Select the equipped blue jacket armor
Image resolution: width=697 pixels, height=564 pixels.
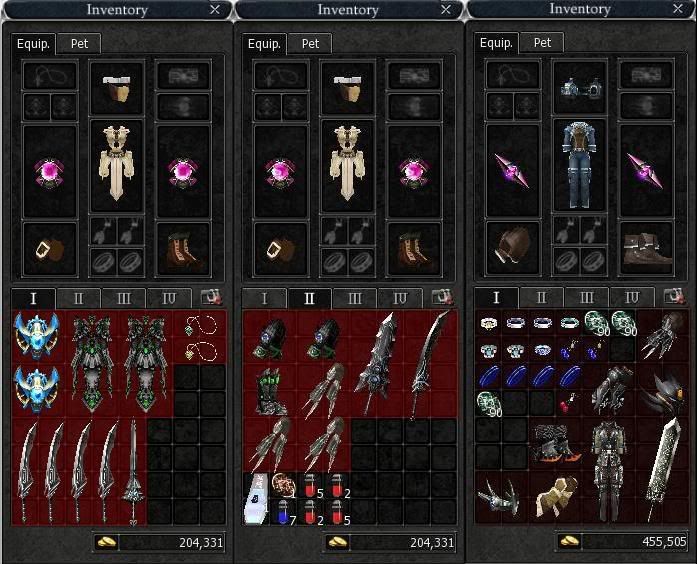(580, 167)
